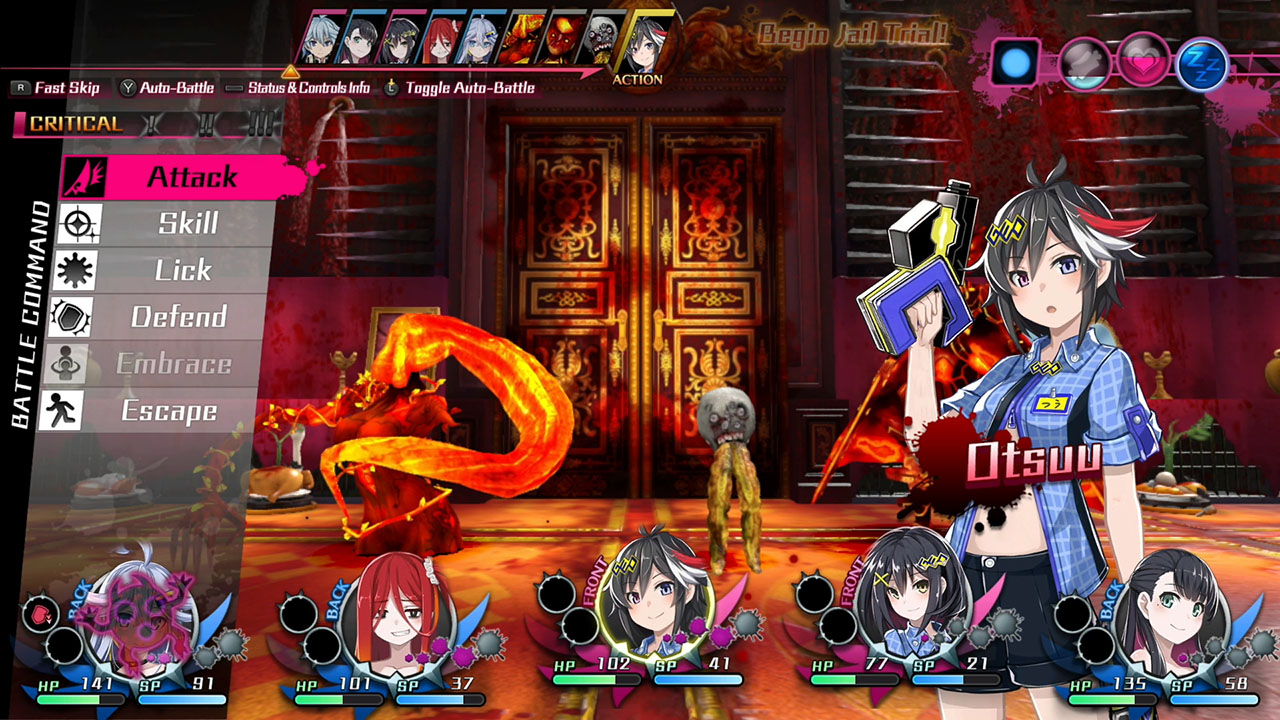Click the blue ZZZ sleep status orb
Screen dimensions: 1280x720
click(x=1203, y=62)
